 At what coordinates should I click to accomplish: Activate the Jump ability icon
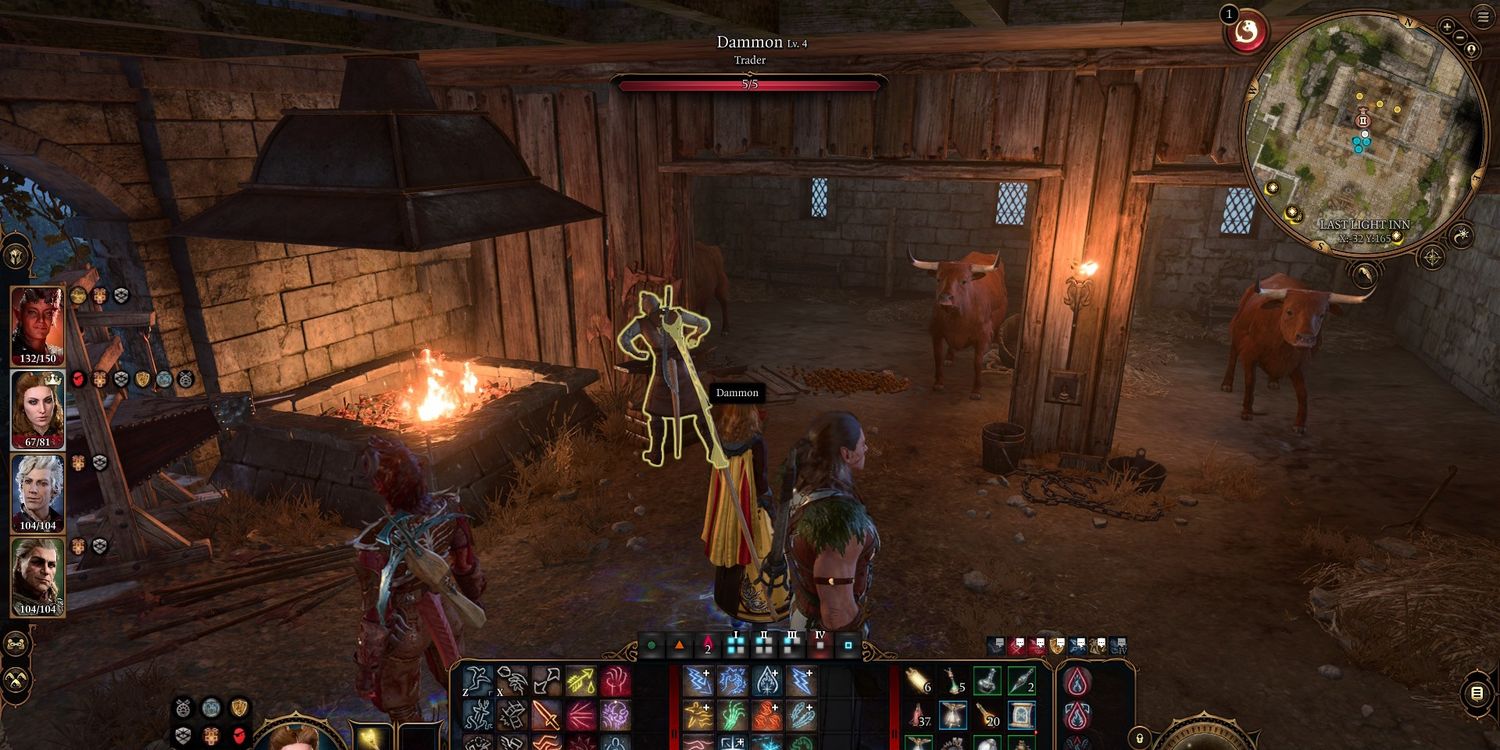point(477,681)
